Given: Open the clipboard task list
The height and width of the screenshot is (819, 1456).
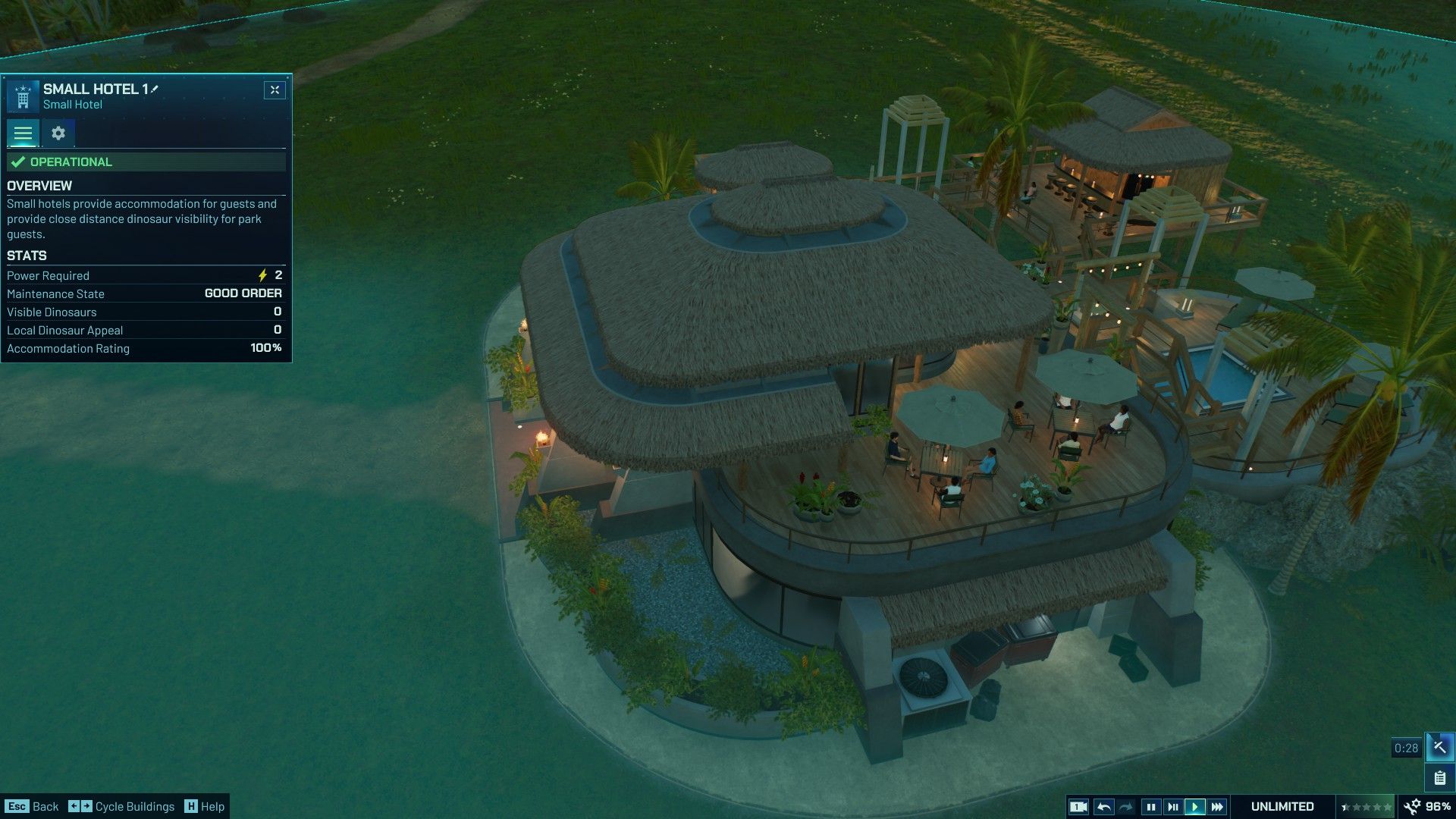Looking at the screenshot, I should point(1439,778).
